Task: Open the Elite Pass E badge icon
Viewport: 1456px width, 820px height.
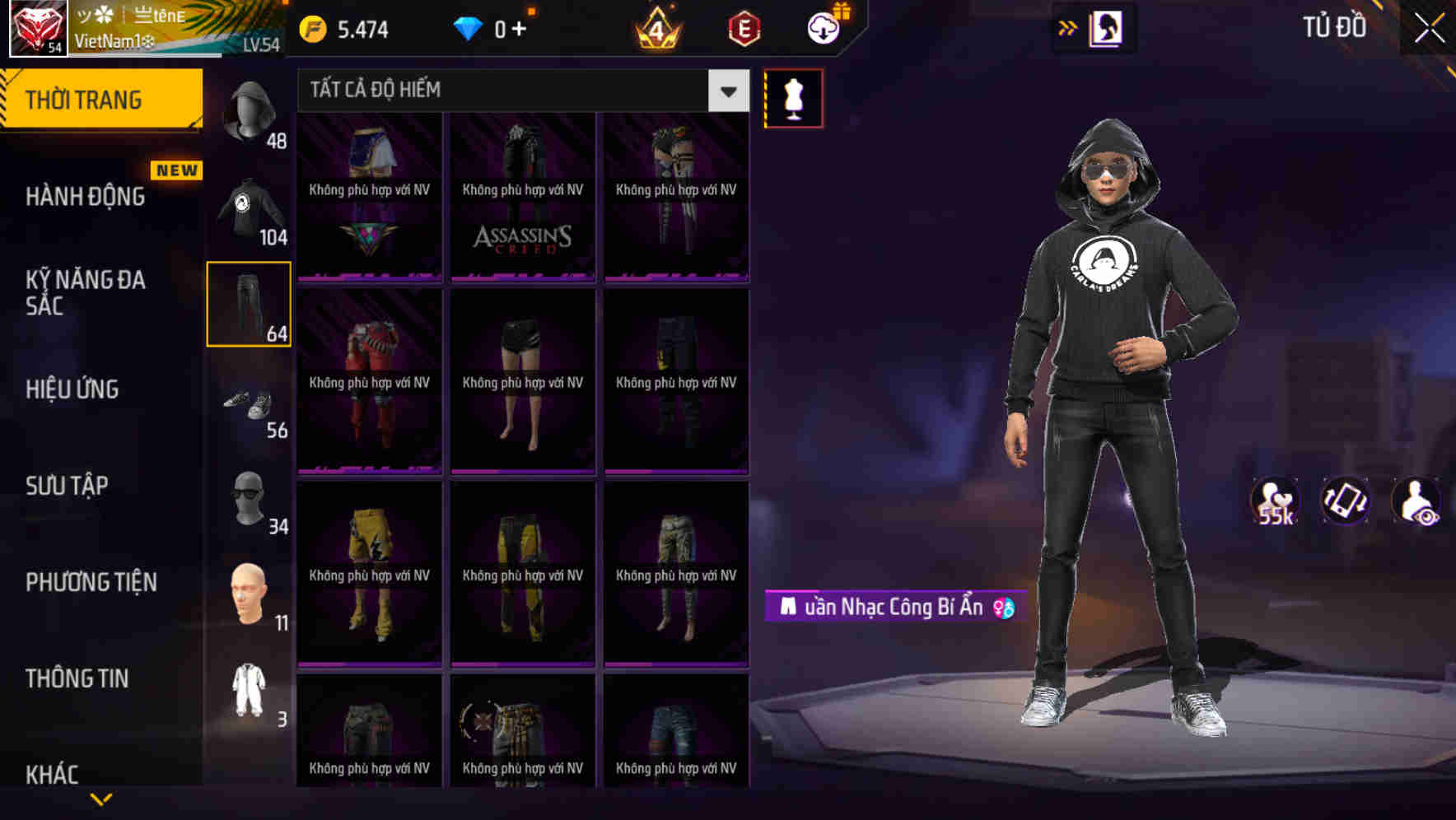Action: pos(742,28)
